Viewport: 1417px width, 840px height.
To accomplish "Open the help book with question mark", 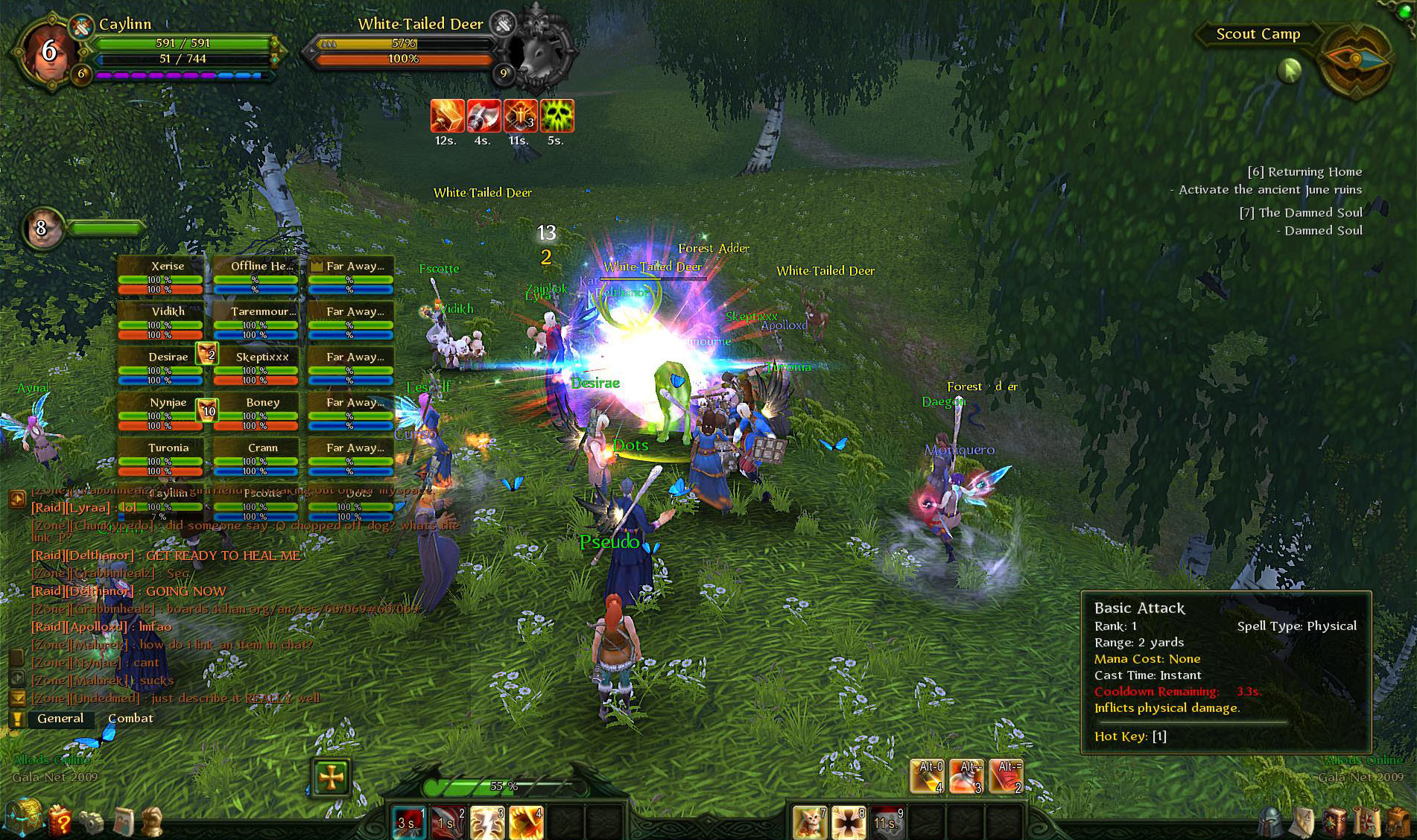I will [x=60, y=821].
